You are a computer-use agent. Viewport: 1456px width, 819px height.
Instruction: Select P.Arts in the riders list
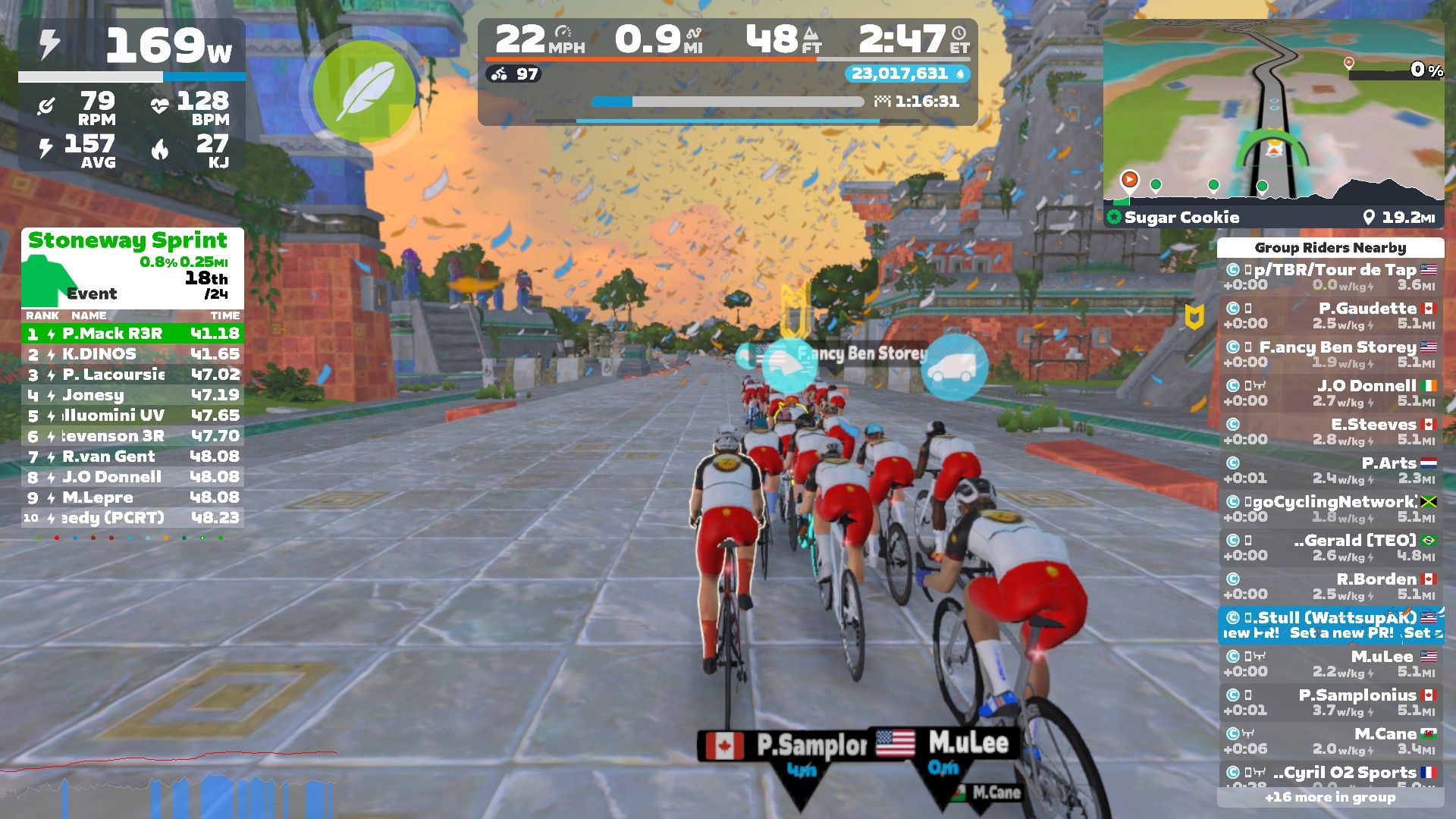(x=1331, y=470)
